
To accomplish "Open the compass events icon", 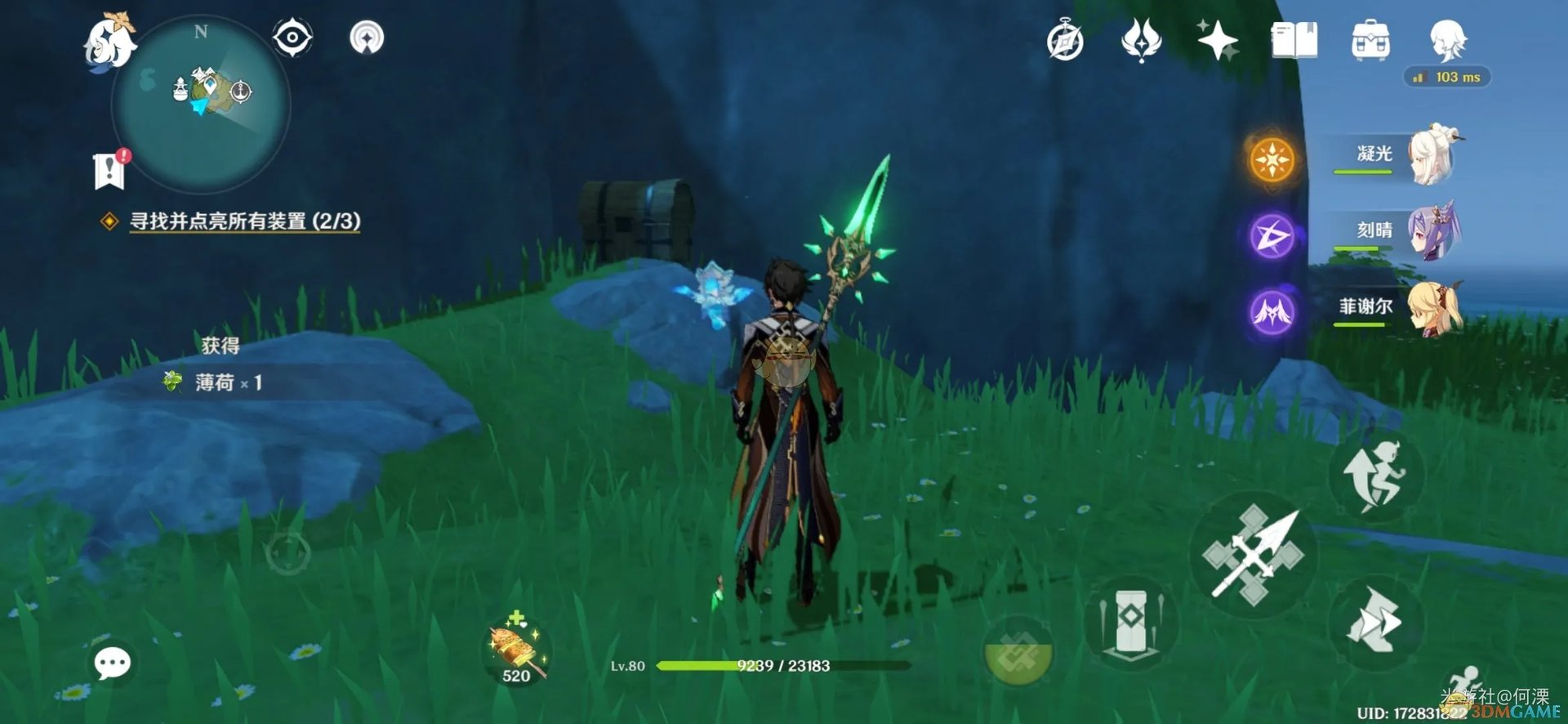I will point(1065,41).
